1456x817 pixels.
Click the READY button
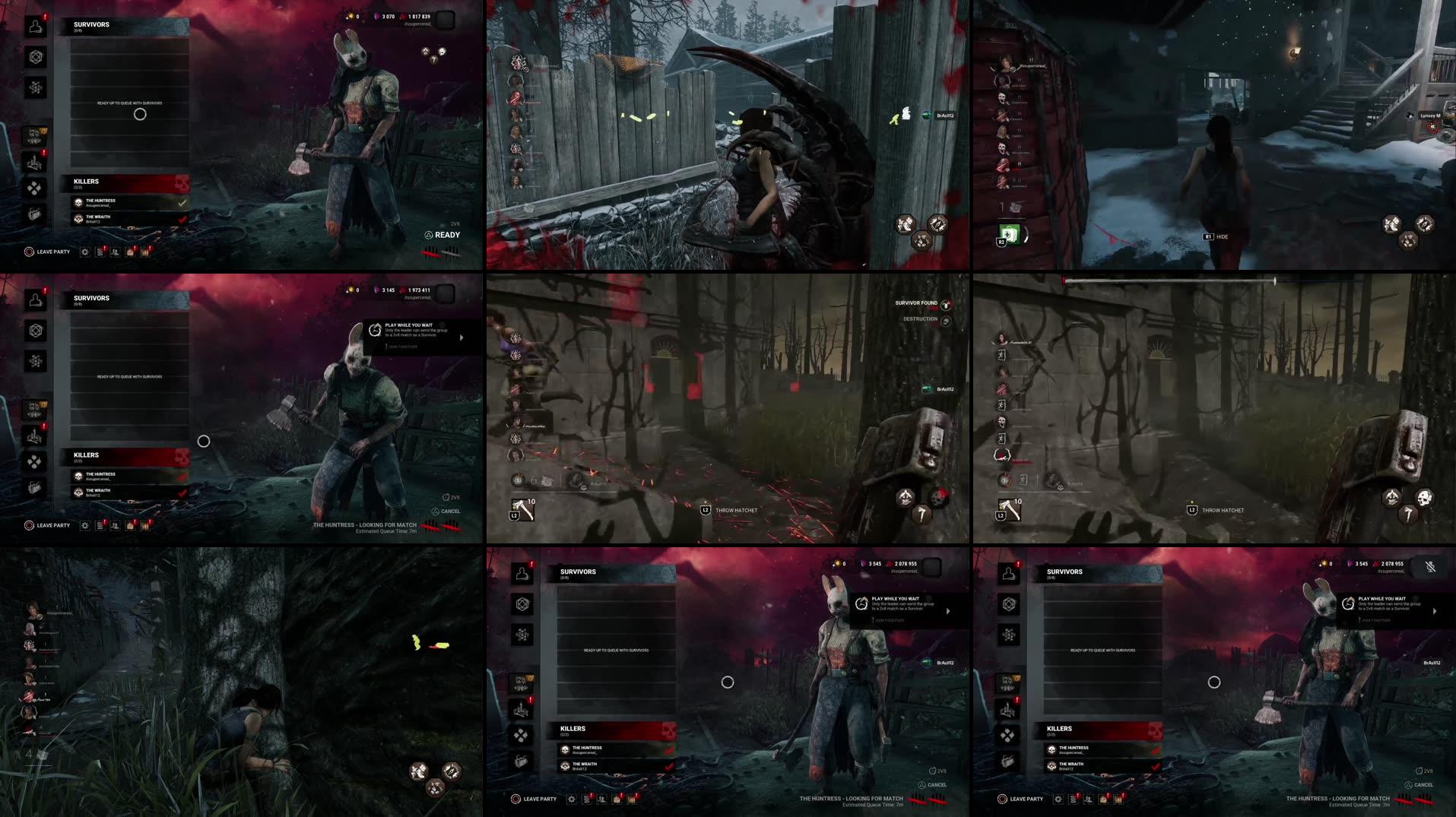click(443, 234)
